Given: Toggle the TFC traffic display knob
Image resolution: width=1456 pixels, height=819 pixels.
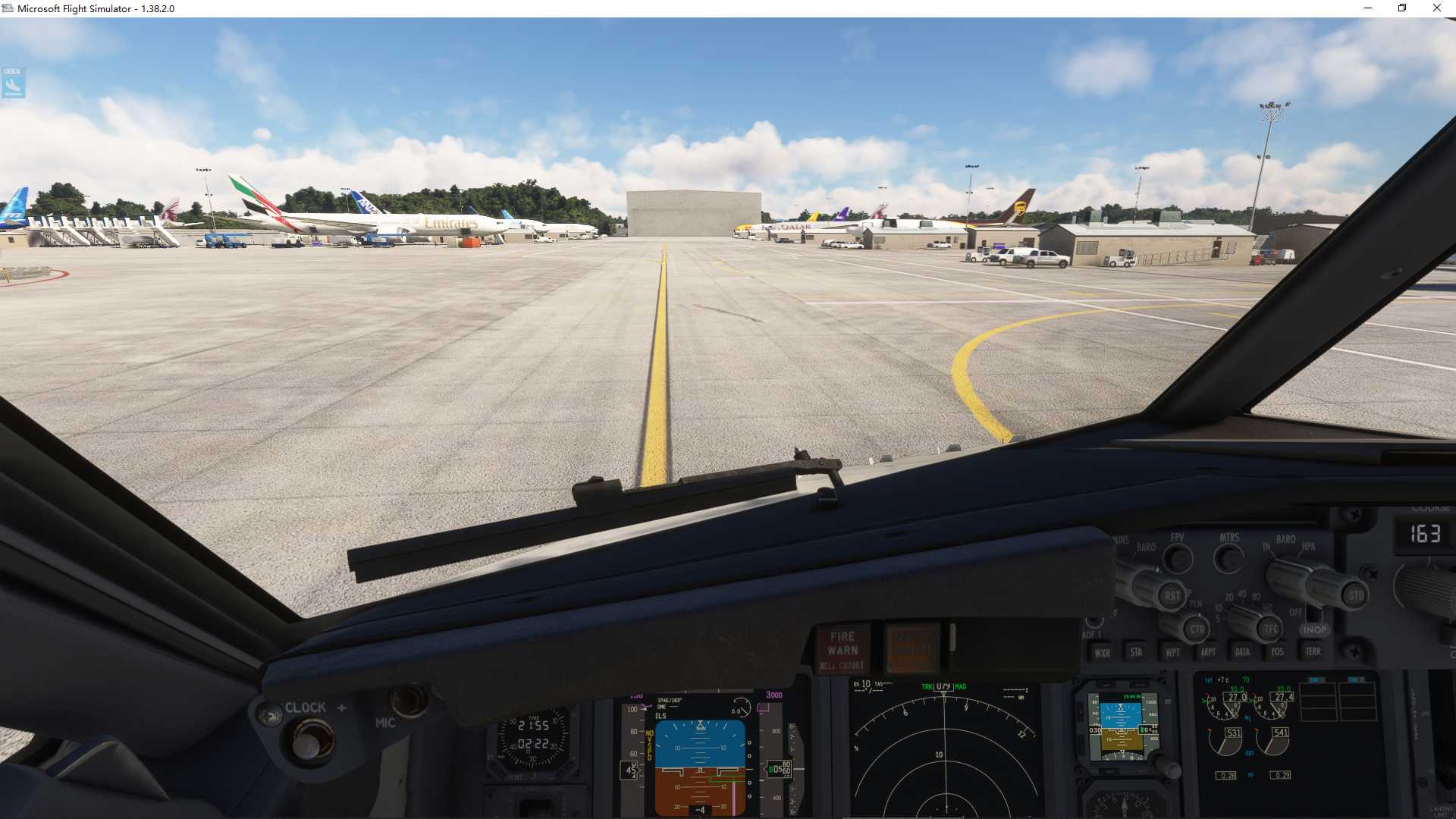Looking at the screenshot, I should tap(1270, 629).
